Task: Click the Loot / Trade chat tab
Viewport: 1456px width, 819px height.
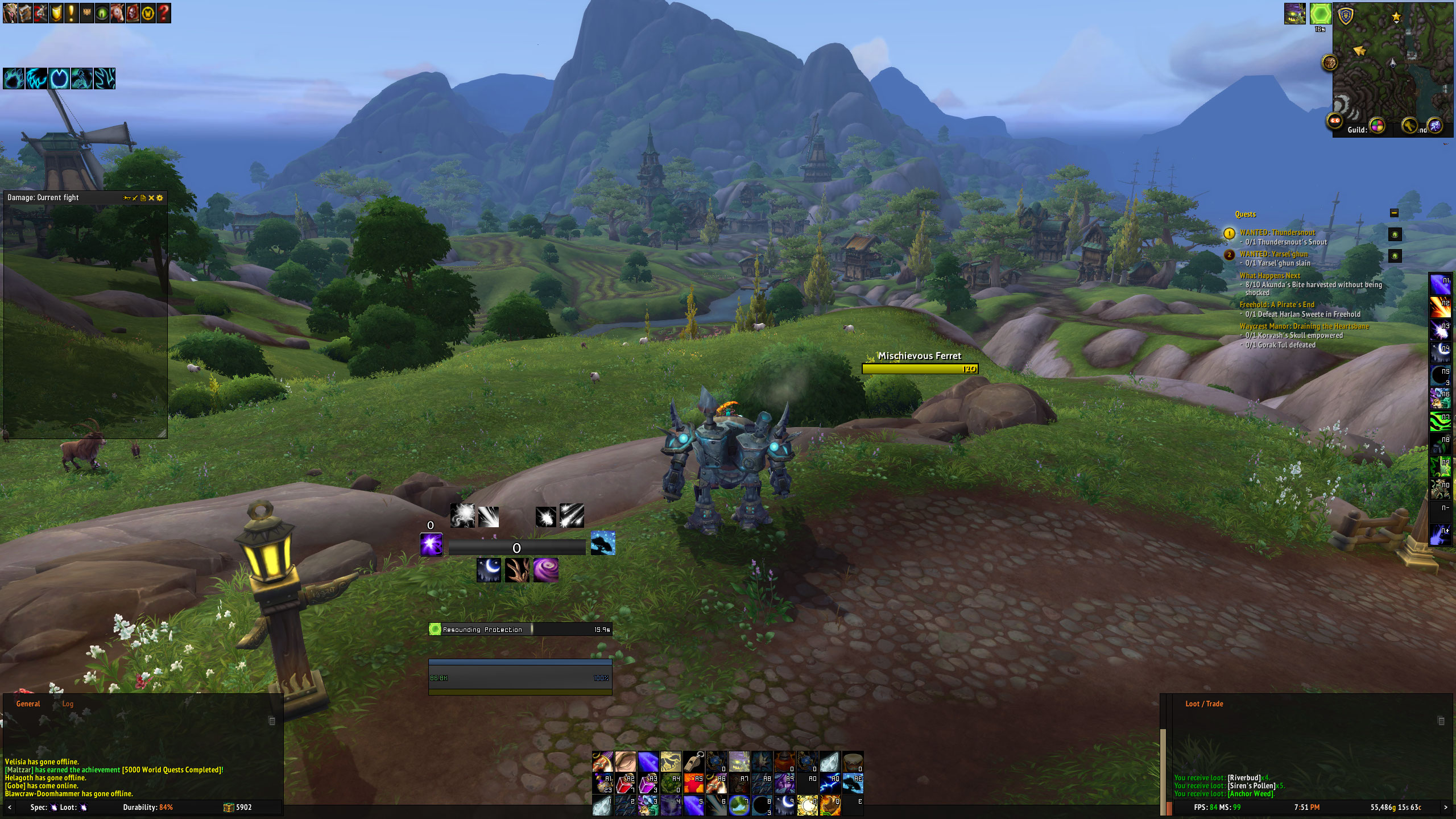Action: pyautogui.click(x=1204, y=704)
